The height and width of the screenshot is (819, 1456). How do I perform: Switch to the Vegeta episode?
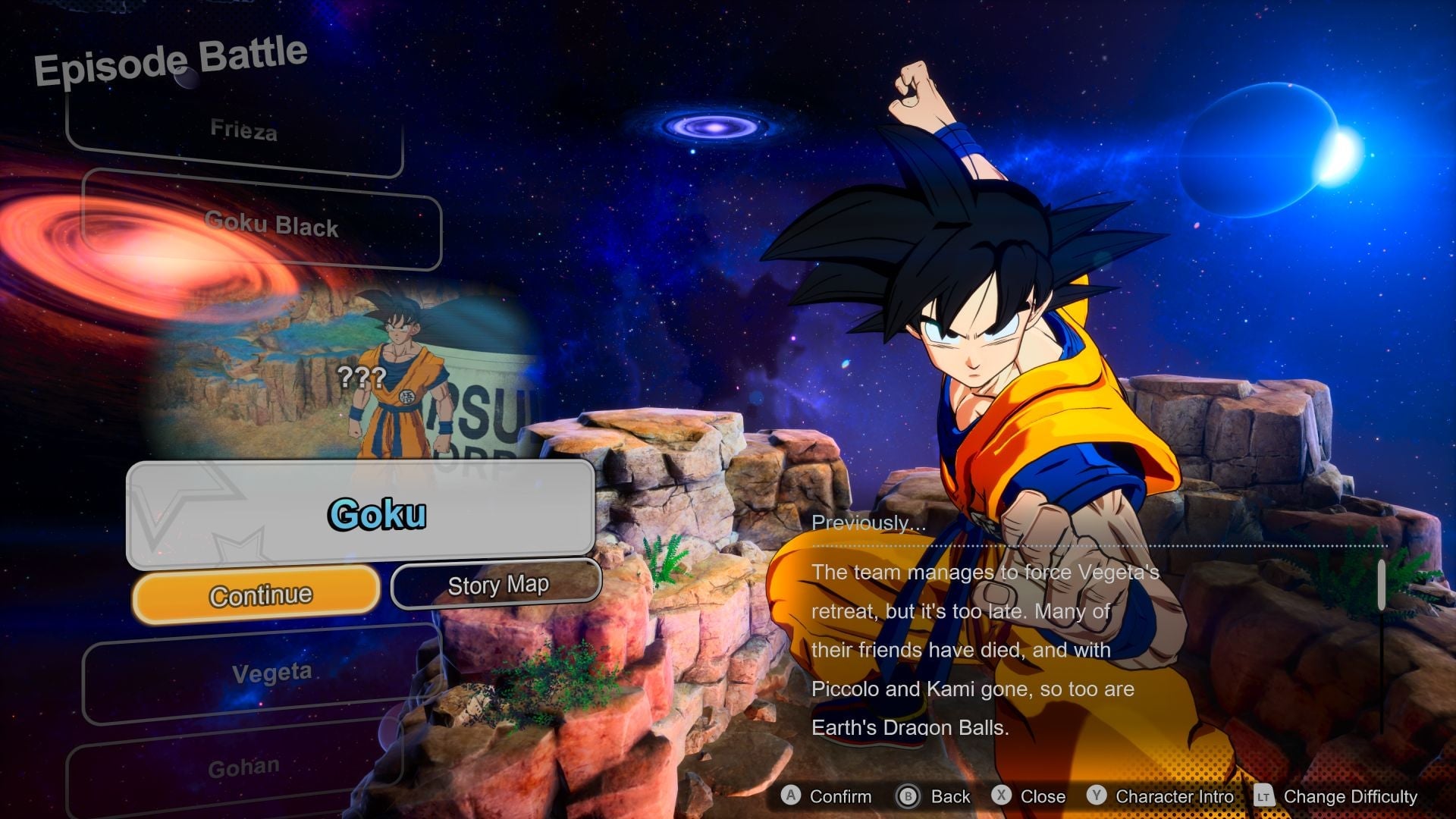coord(270,672)
